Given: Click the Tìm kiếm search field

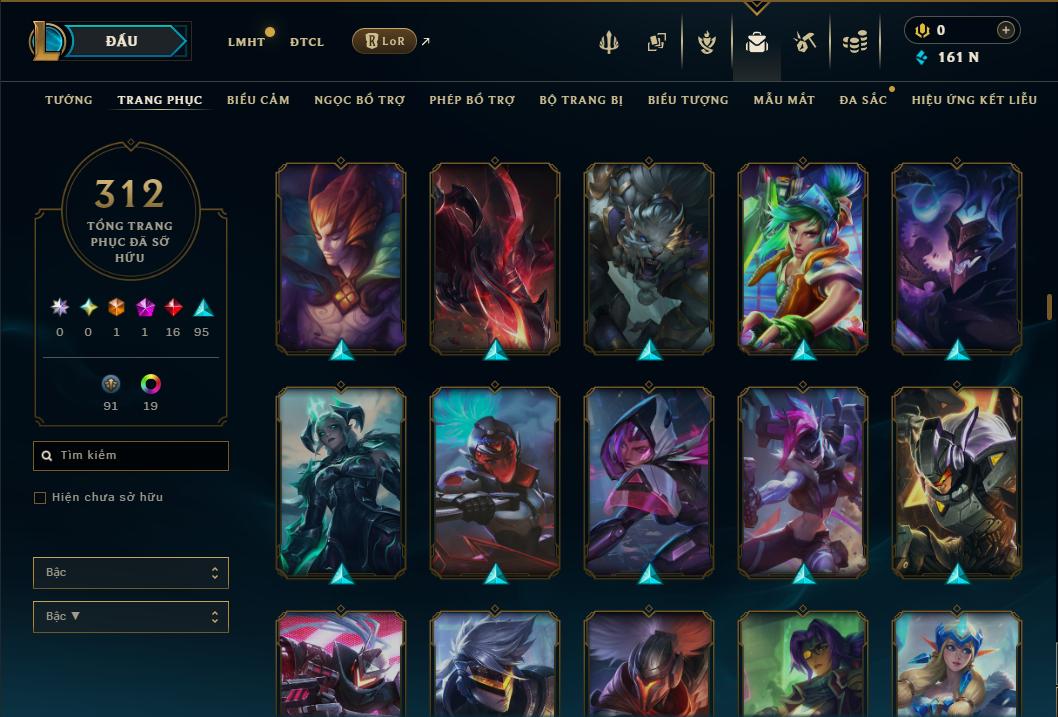Looking at the screenshot, I should [x=132, y=456].
